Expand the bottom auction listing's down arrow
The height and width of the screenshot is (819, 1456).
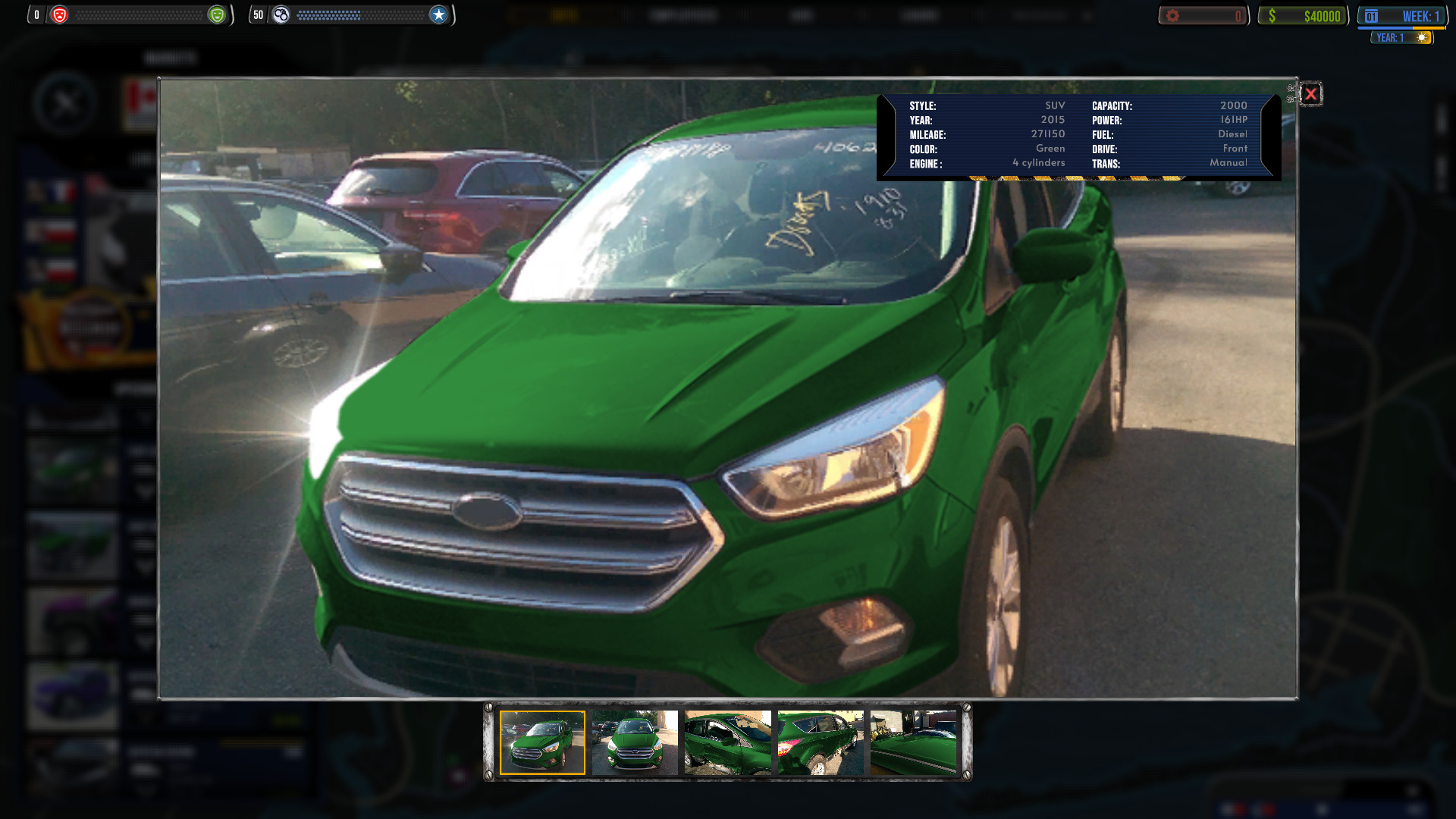pyautogui.click(x=144, y=791)
